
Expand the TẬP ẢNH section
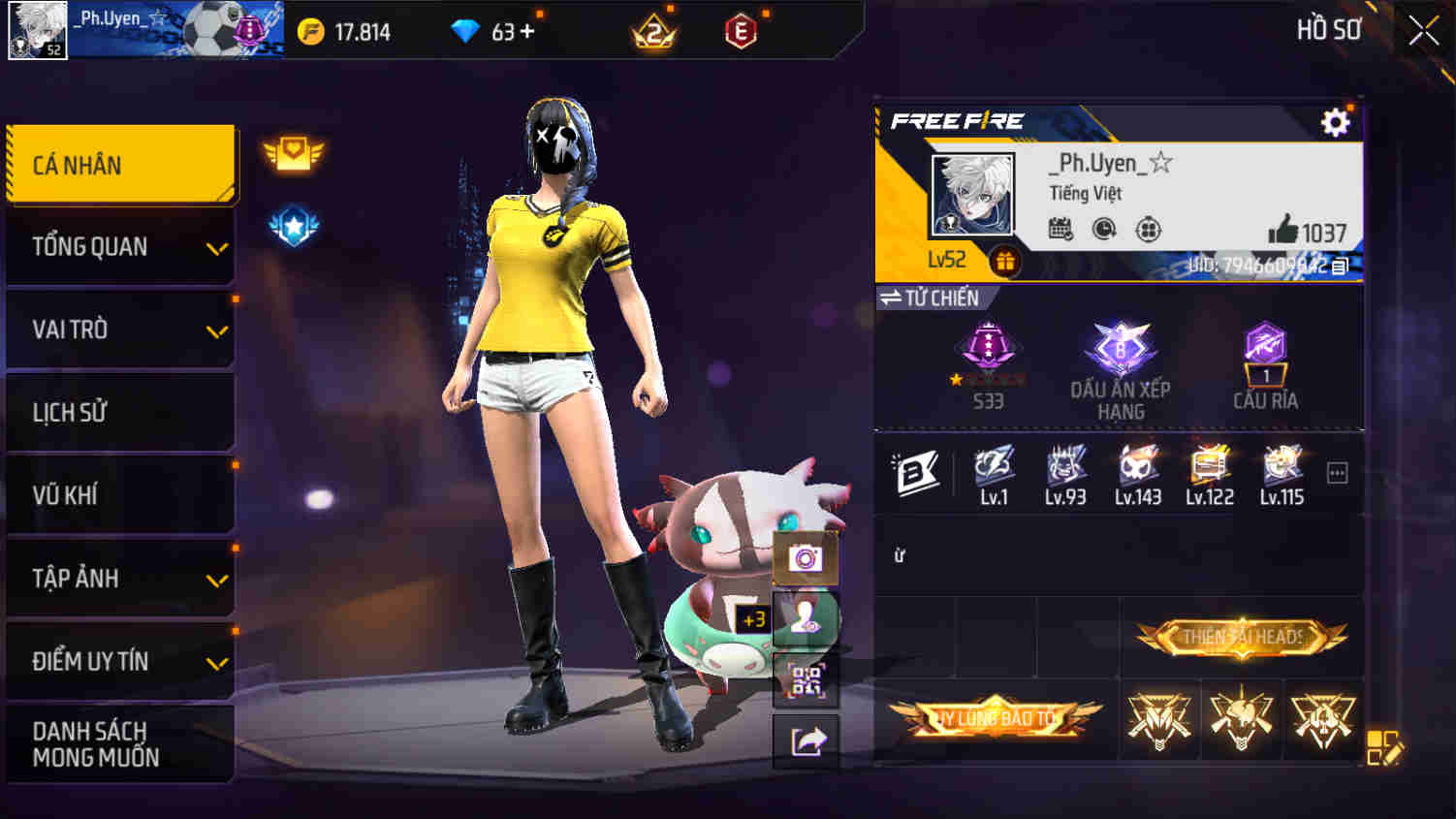118,578
